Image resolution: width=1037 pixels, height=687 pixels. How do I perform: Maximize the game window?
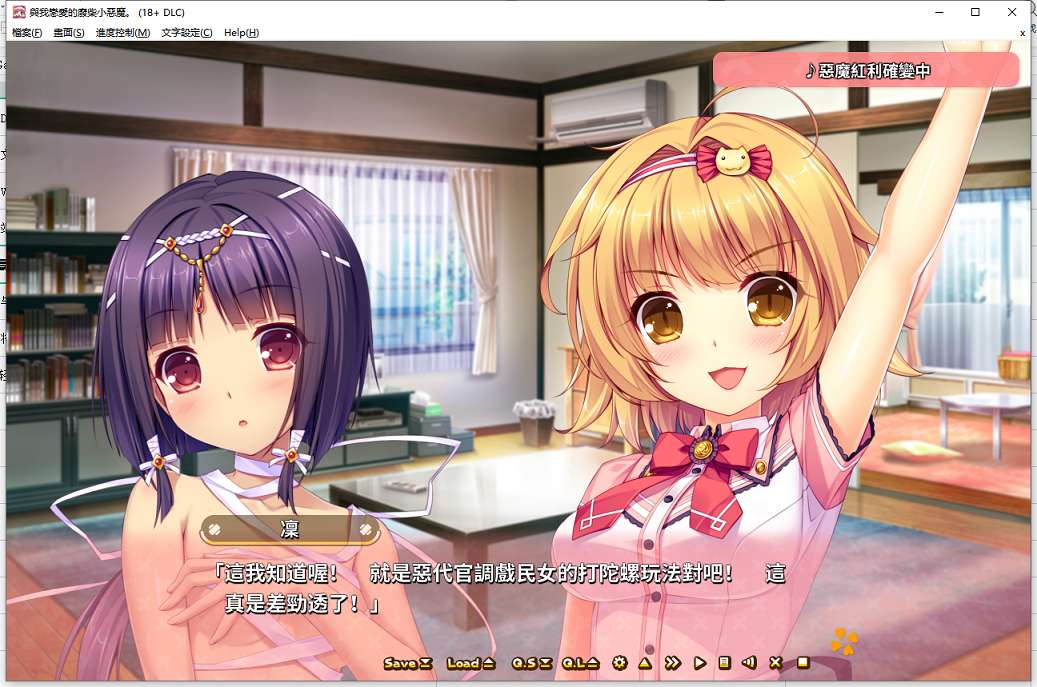[975, 12]
